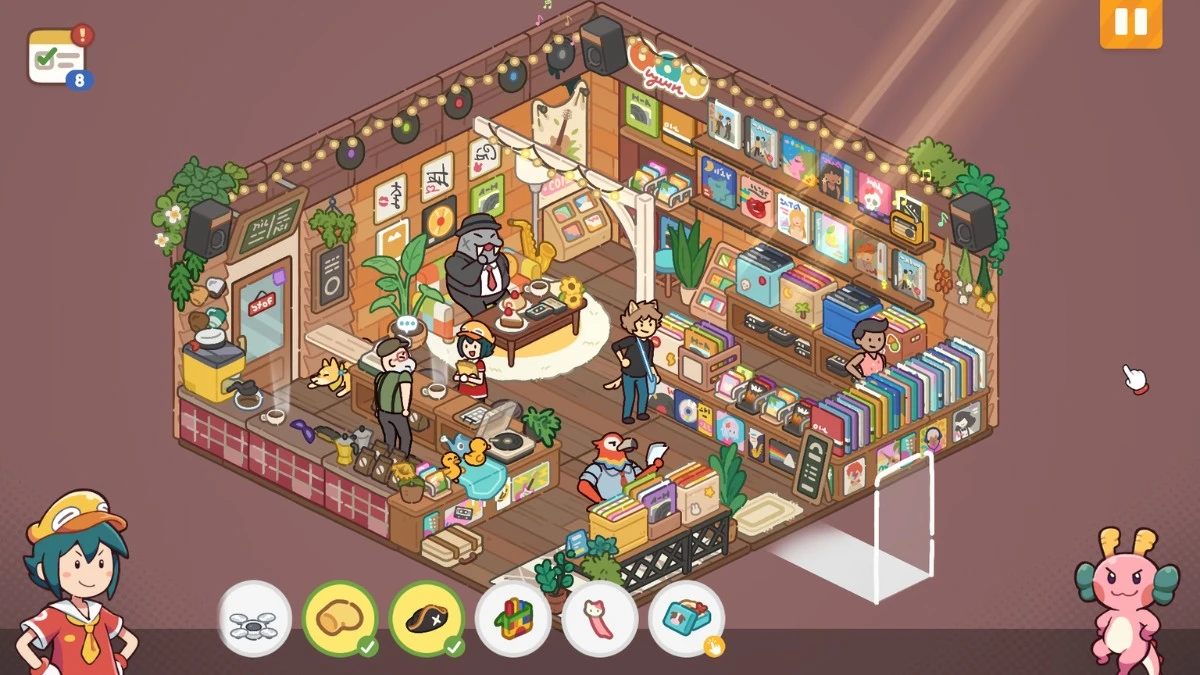Select the pink cat scarf item
Viewport: 1200px width, 675px height.
(600, 619)
